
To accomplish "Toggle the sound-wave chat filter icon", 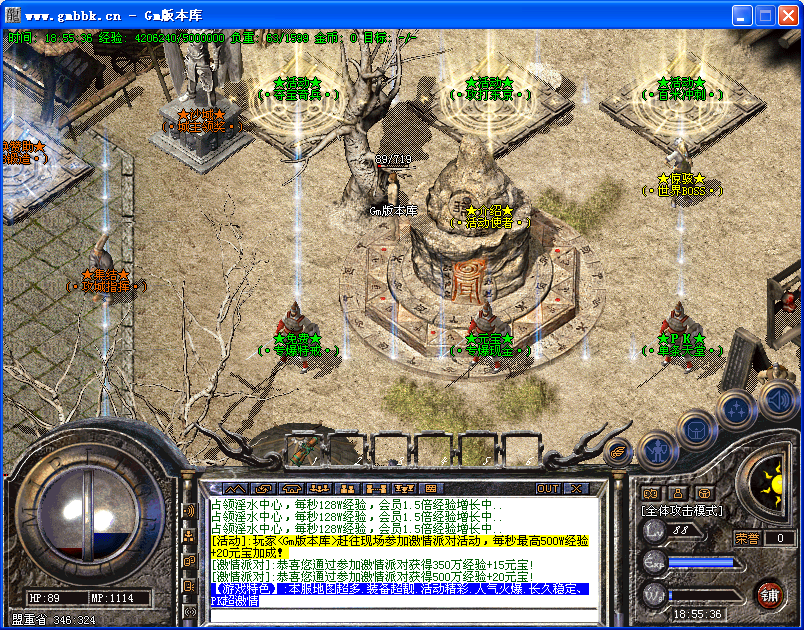I will click(189, 511).
